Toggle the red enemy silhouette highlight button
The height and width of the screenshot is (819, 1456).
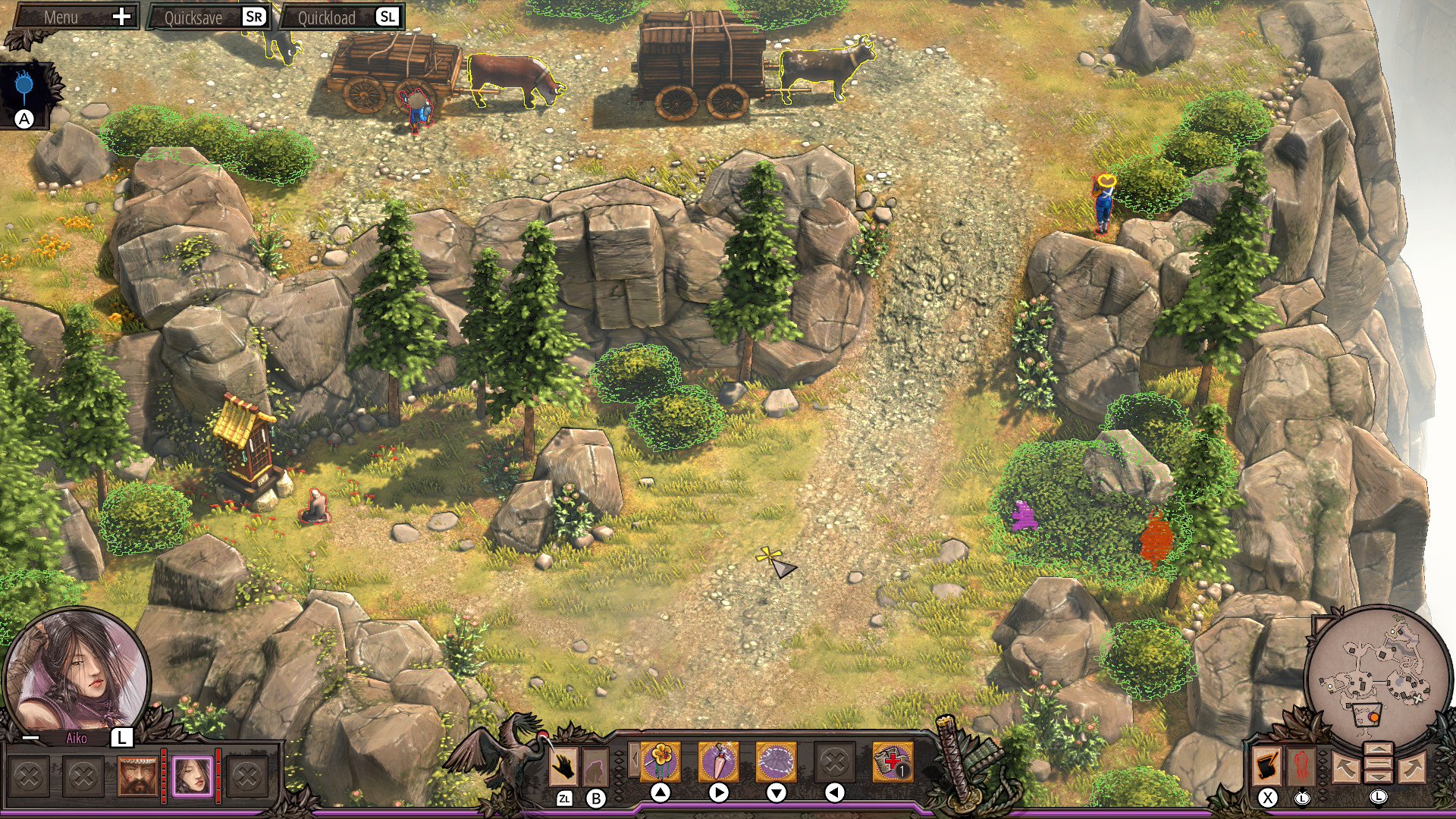(1301, 766)
